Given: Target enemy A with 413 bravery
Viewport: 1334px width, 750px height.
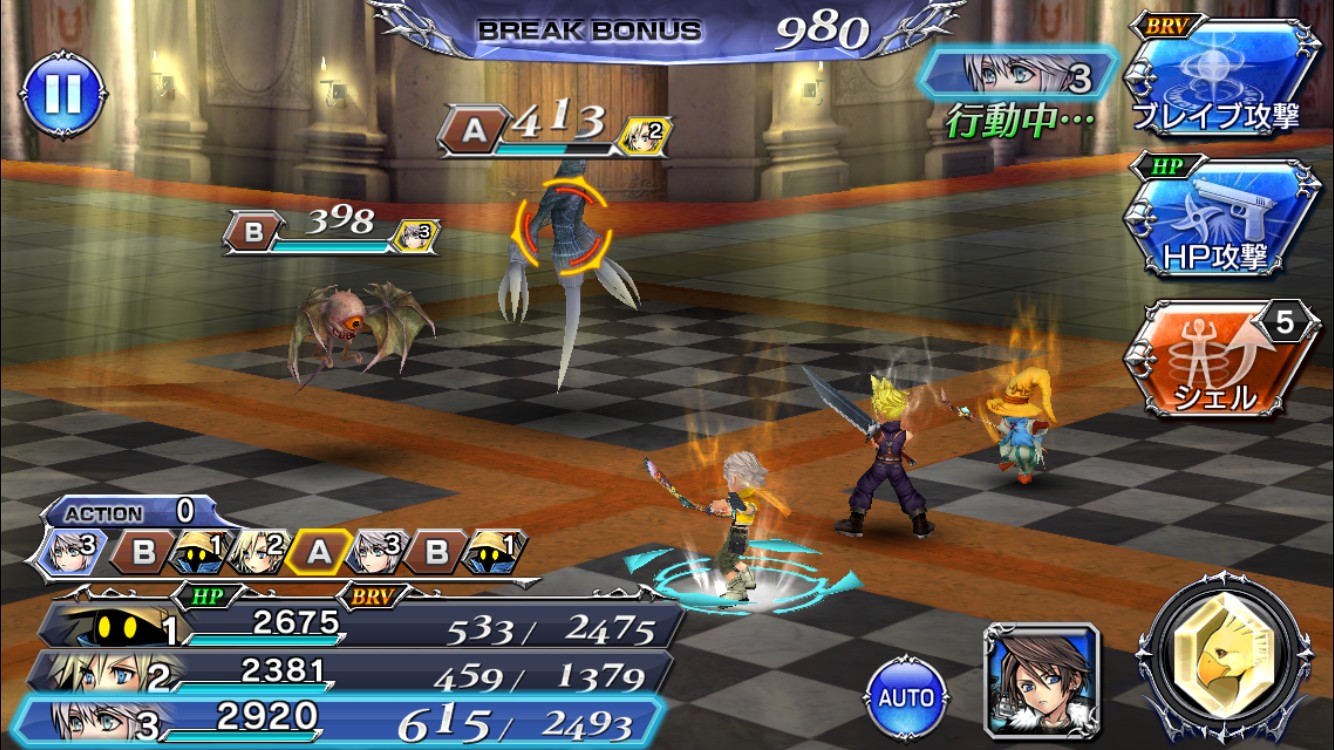Looking at the screenshot, I should (562, 238).
